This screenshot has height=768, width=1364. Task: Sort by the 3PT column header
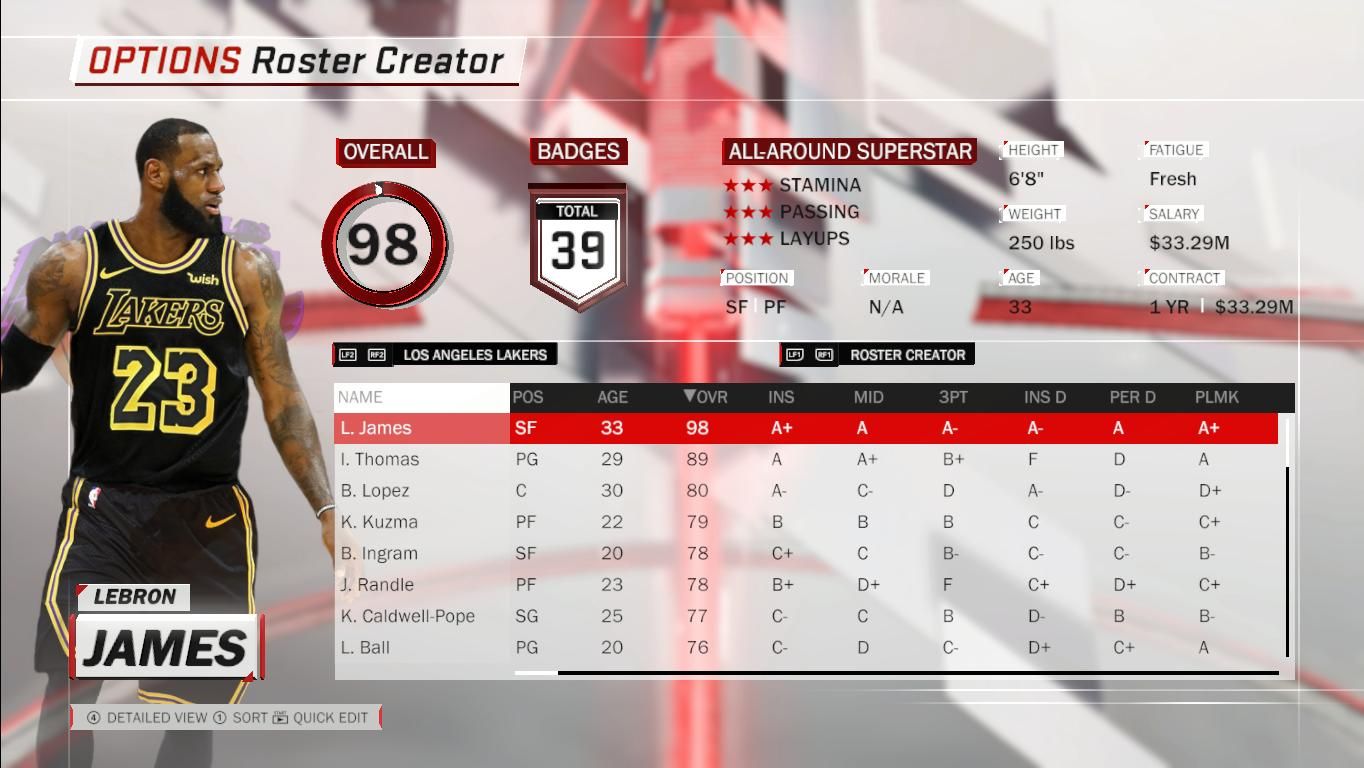pos(953,397)
